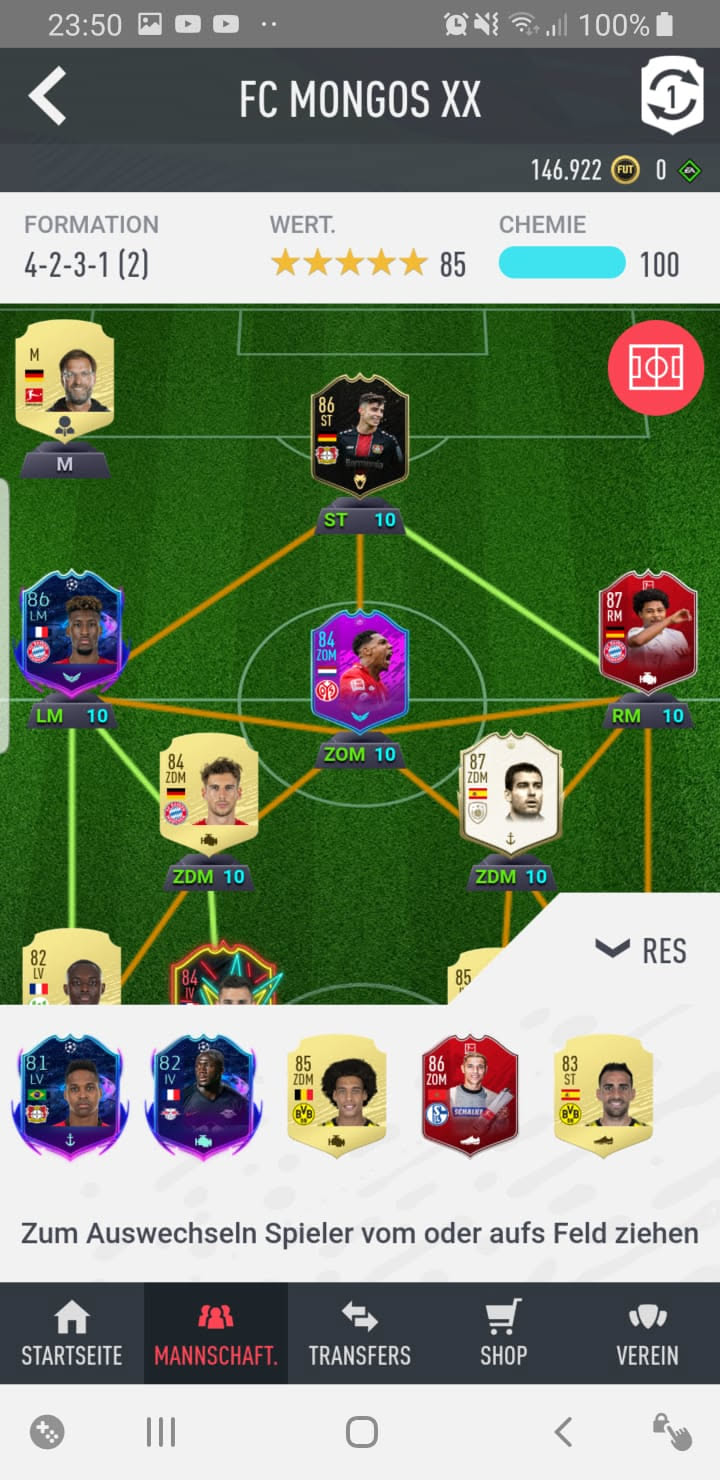
Task: Go to the Verein tab
Action: tap(647, 1334)
